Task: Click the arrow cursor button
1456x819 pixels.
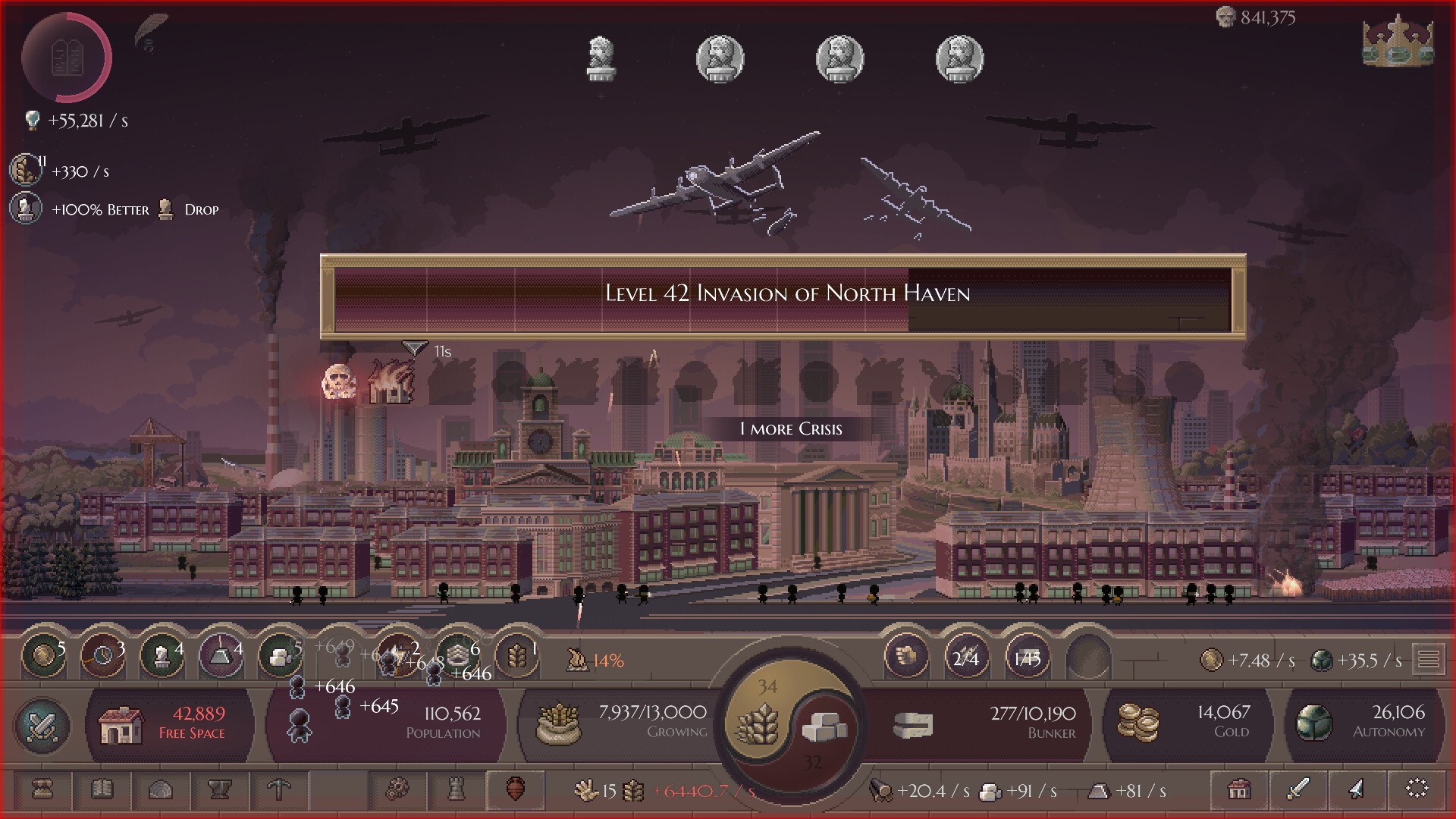Action: click(x=1357, y=790)
